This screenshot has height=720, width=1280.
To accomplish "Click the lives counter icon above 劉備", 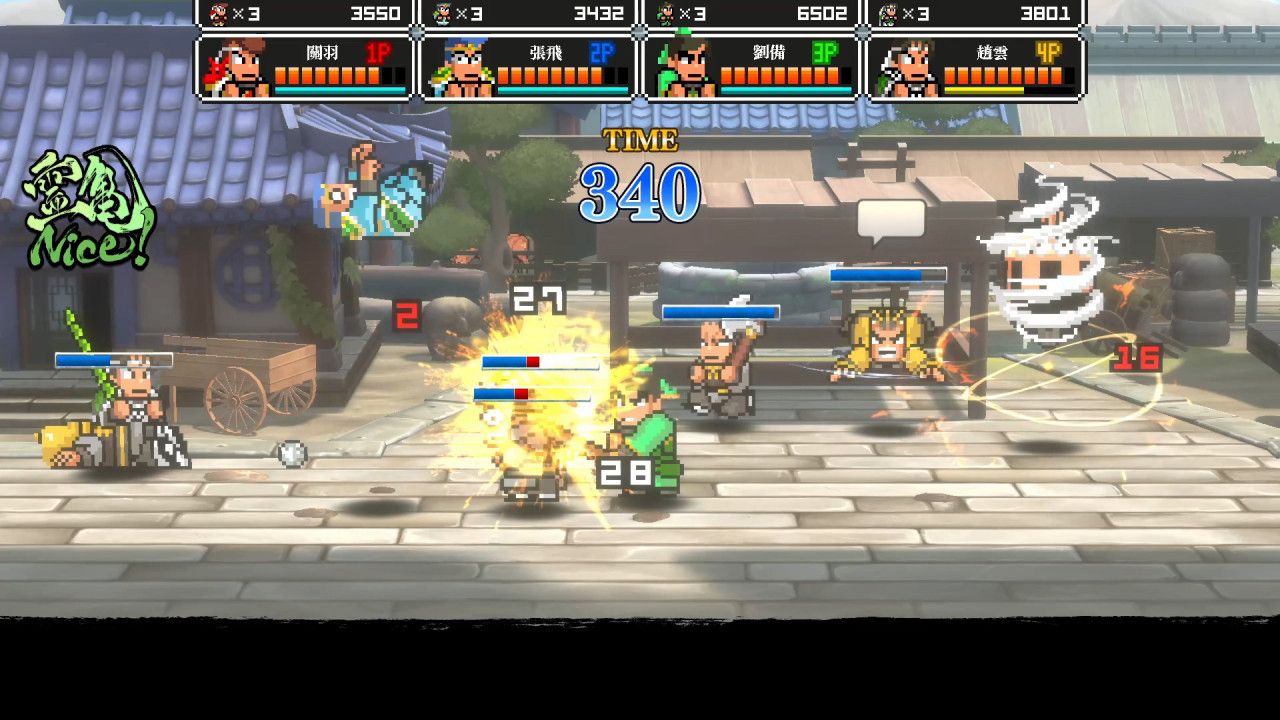I will click(x=669, y=14).
